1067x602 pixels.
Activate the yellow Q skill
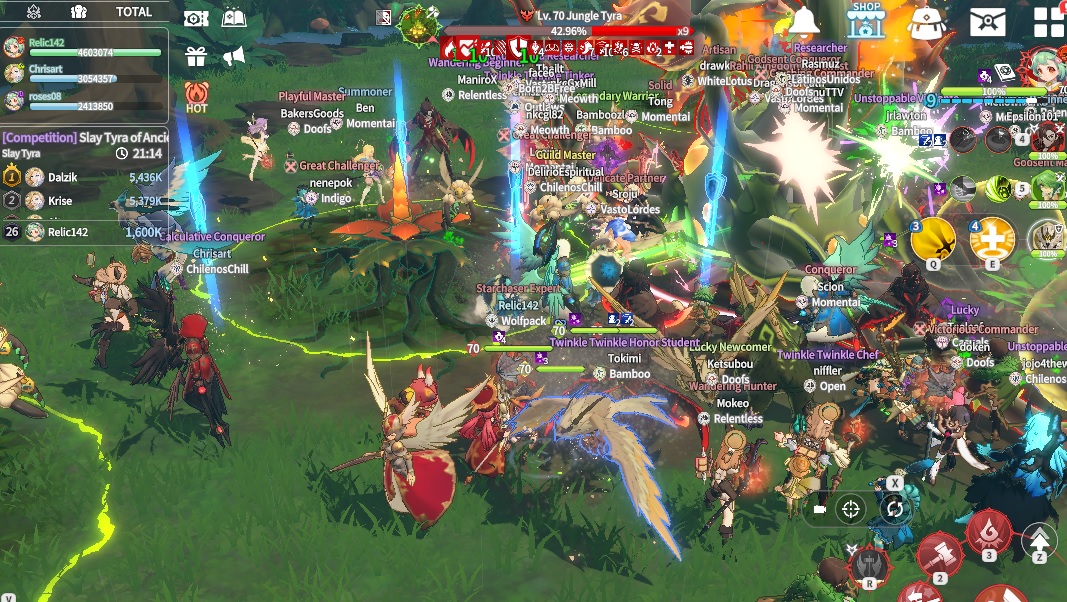(933, 240)
